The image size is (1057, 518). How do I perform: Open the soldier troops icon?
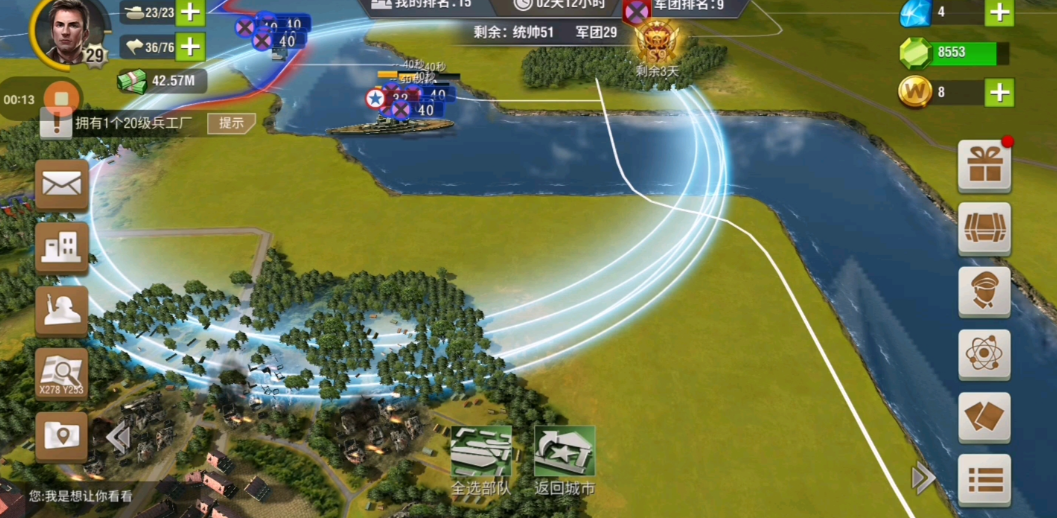click(62, 311)
